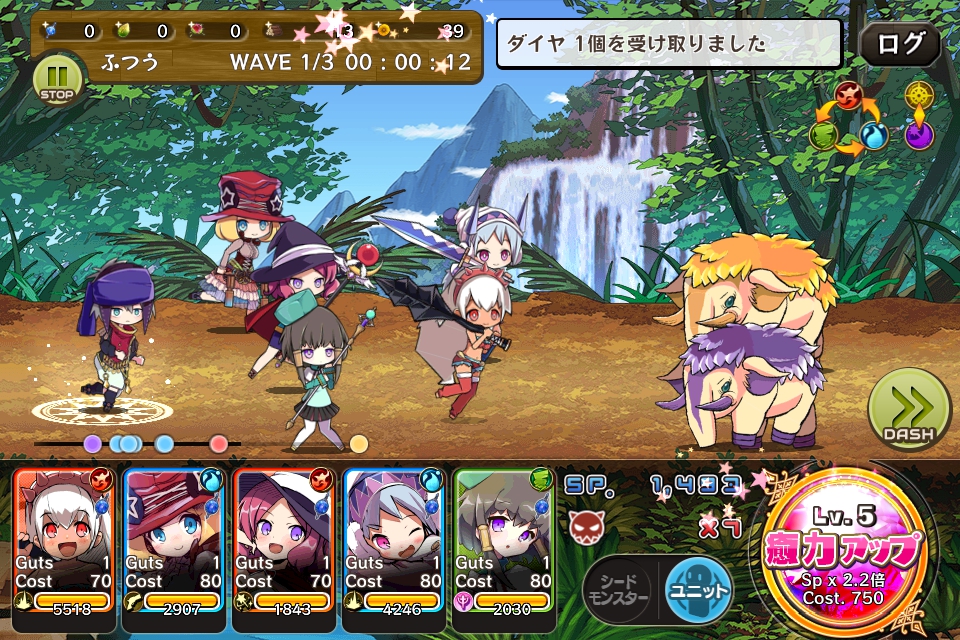Tap the ダイヤ received notification message

[x=668, y=45]
